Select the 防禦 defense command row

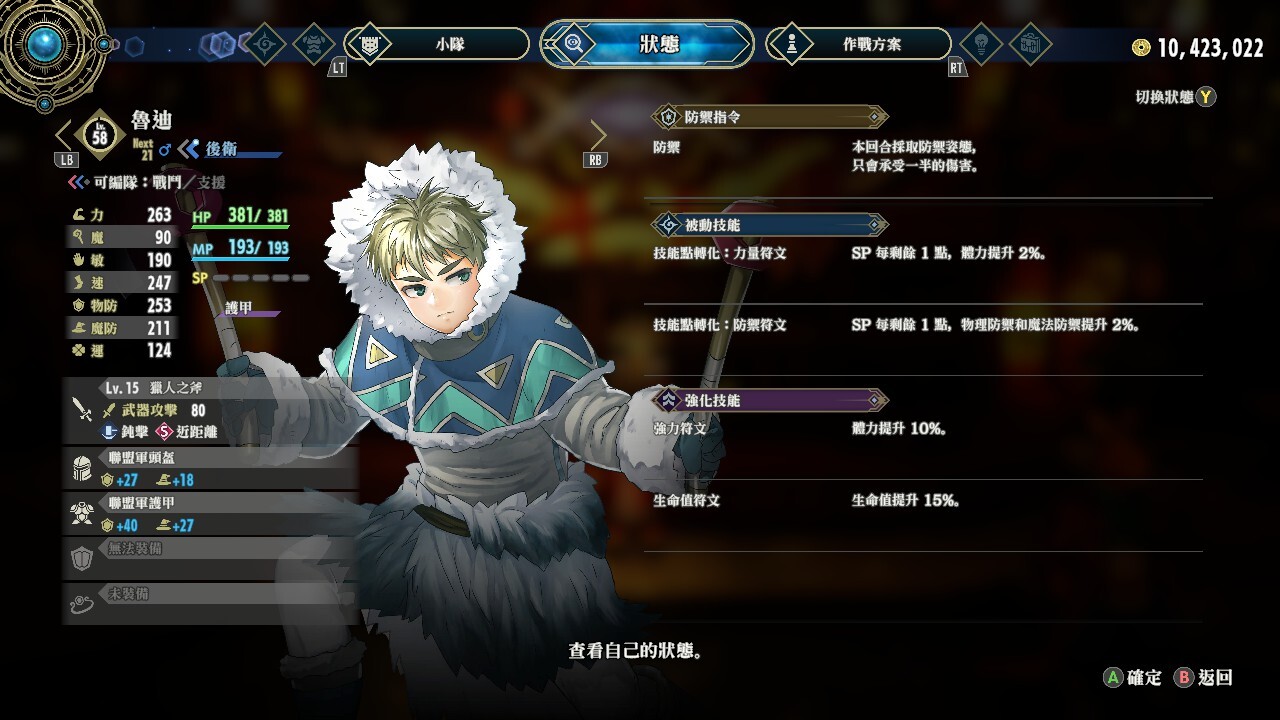tap(922, 157)
